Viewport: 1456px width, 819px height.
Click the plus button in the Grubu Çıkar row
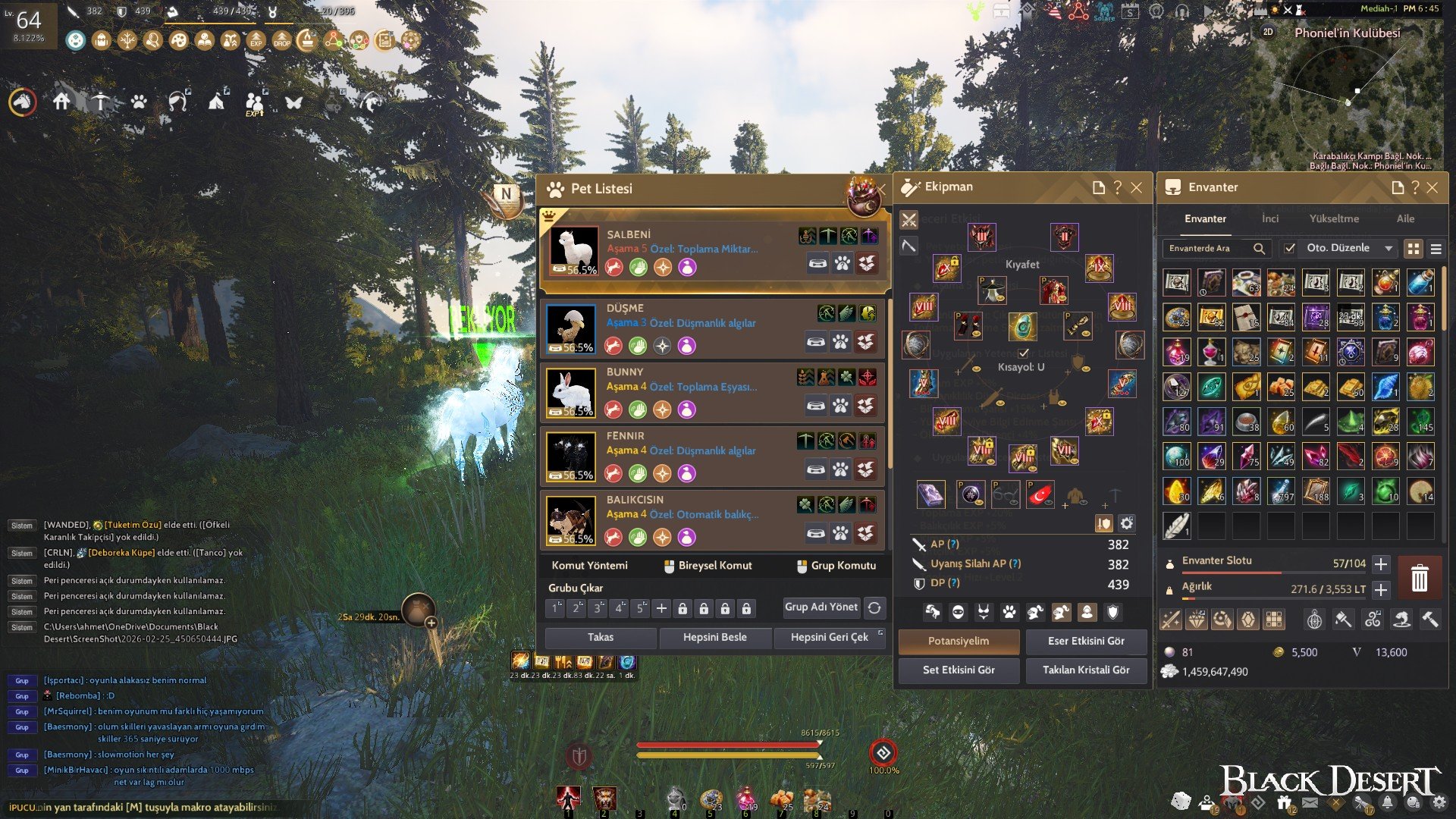[x=662, y=608]
